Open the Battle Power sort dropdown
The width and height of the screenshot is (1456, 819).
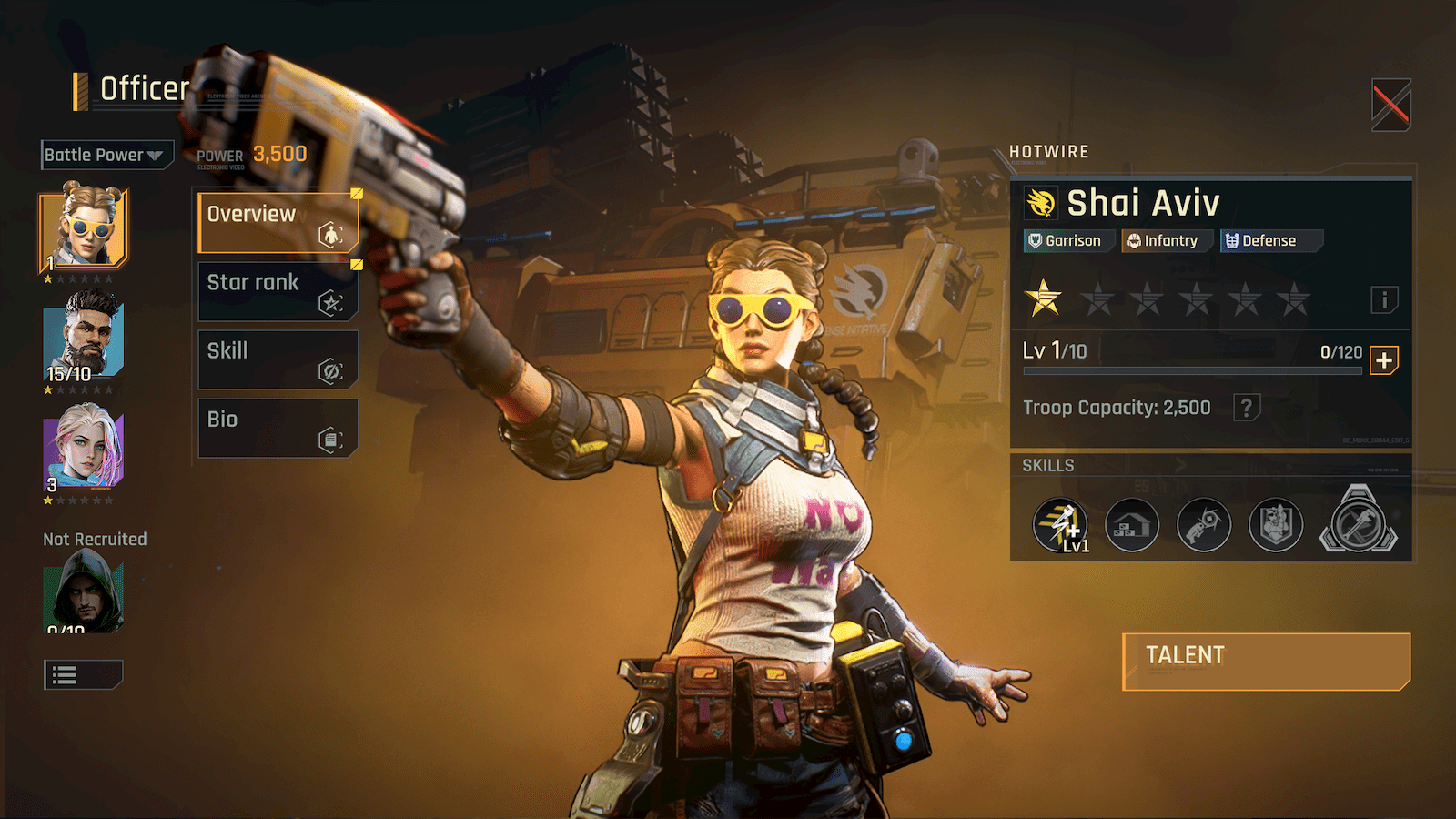tap(106, 156)
